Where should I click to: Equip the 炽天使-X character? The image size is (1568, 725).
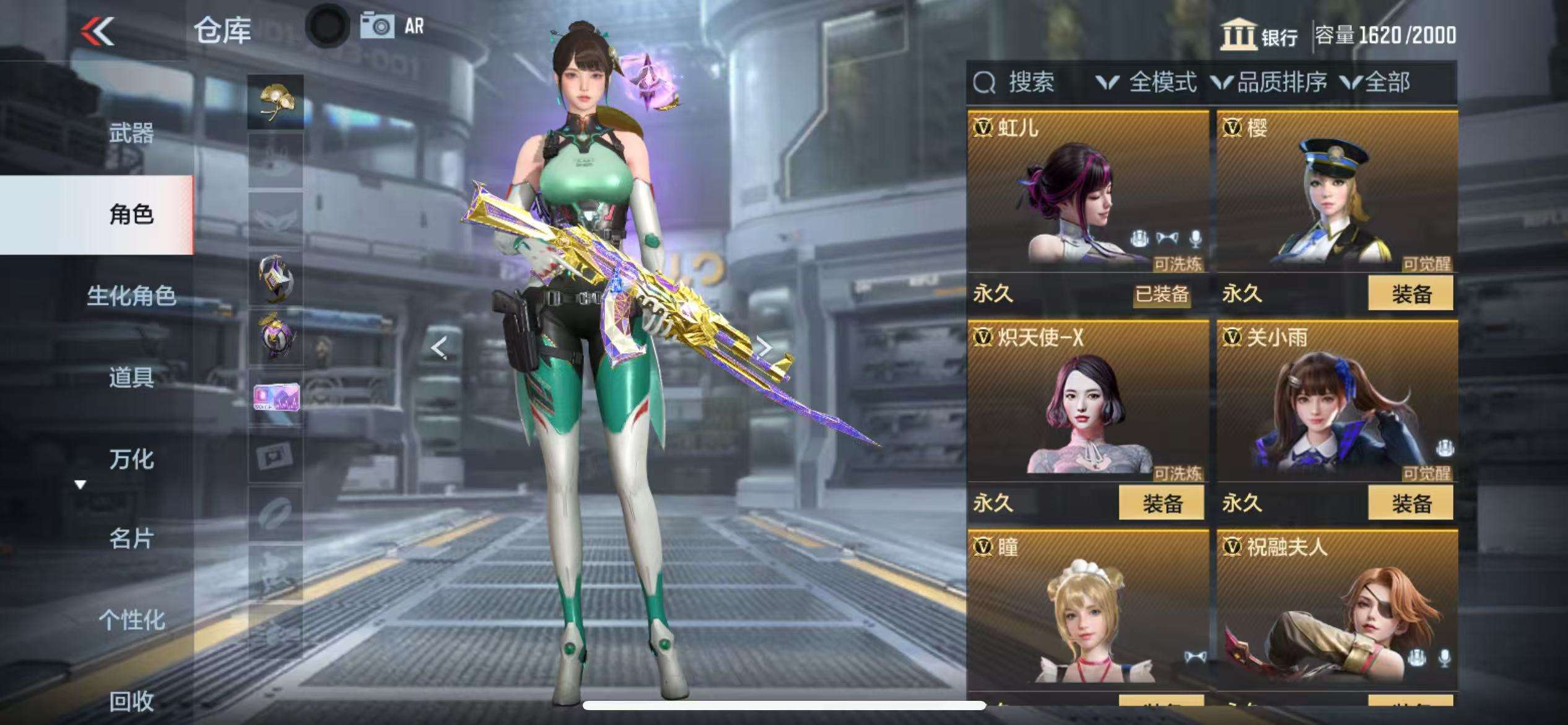1161,503
